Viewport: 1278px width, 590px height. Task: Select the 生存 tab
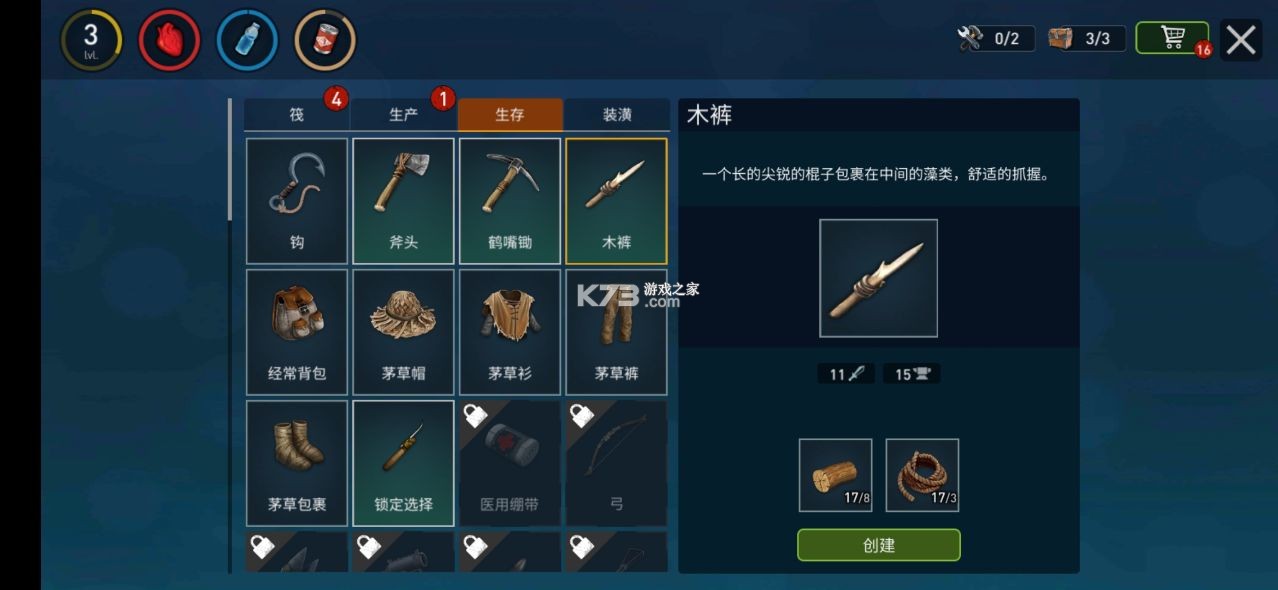(510, 115)
